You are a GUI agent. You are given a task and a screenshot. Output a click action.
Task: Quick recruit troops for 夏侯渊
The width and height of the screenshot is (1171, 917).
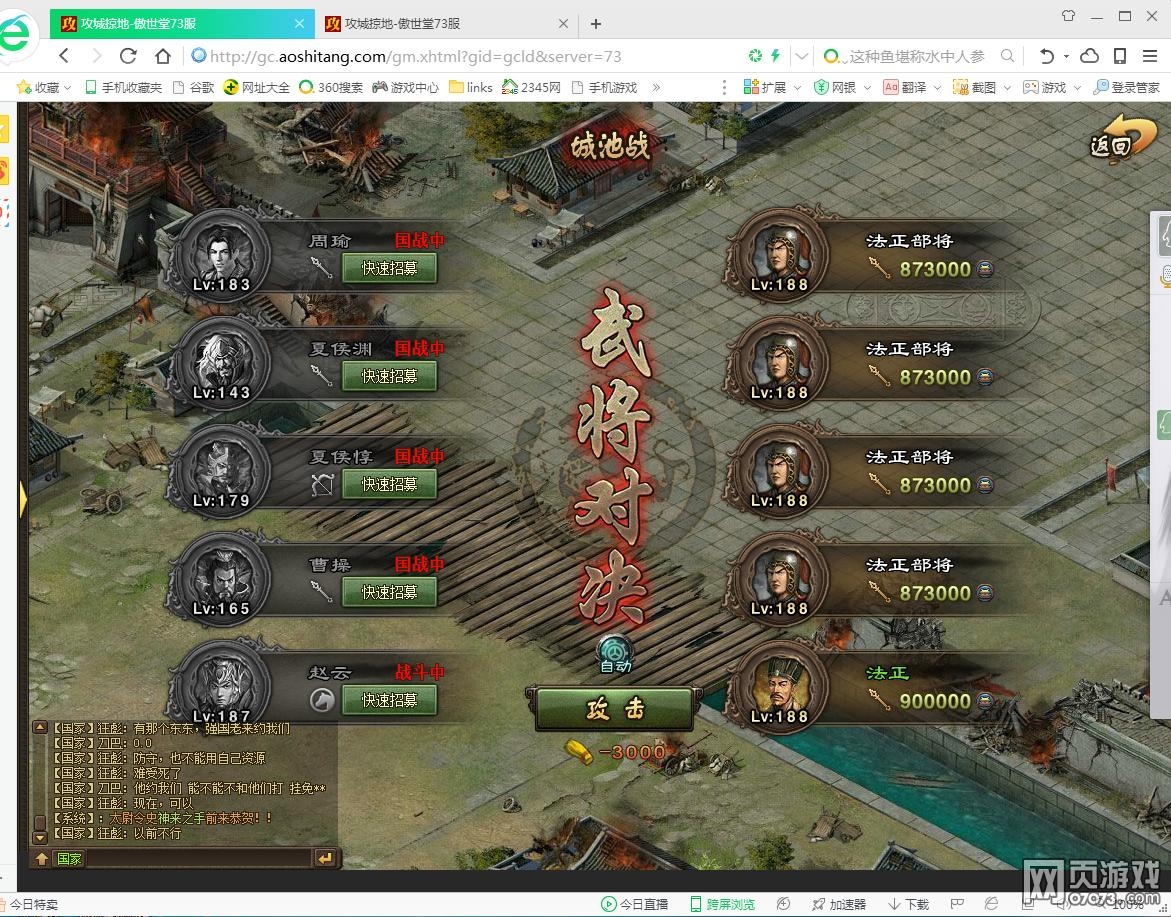pyautogui.click(x=389, y=376)
